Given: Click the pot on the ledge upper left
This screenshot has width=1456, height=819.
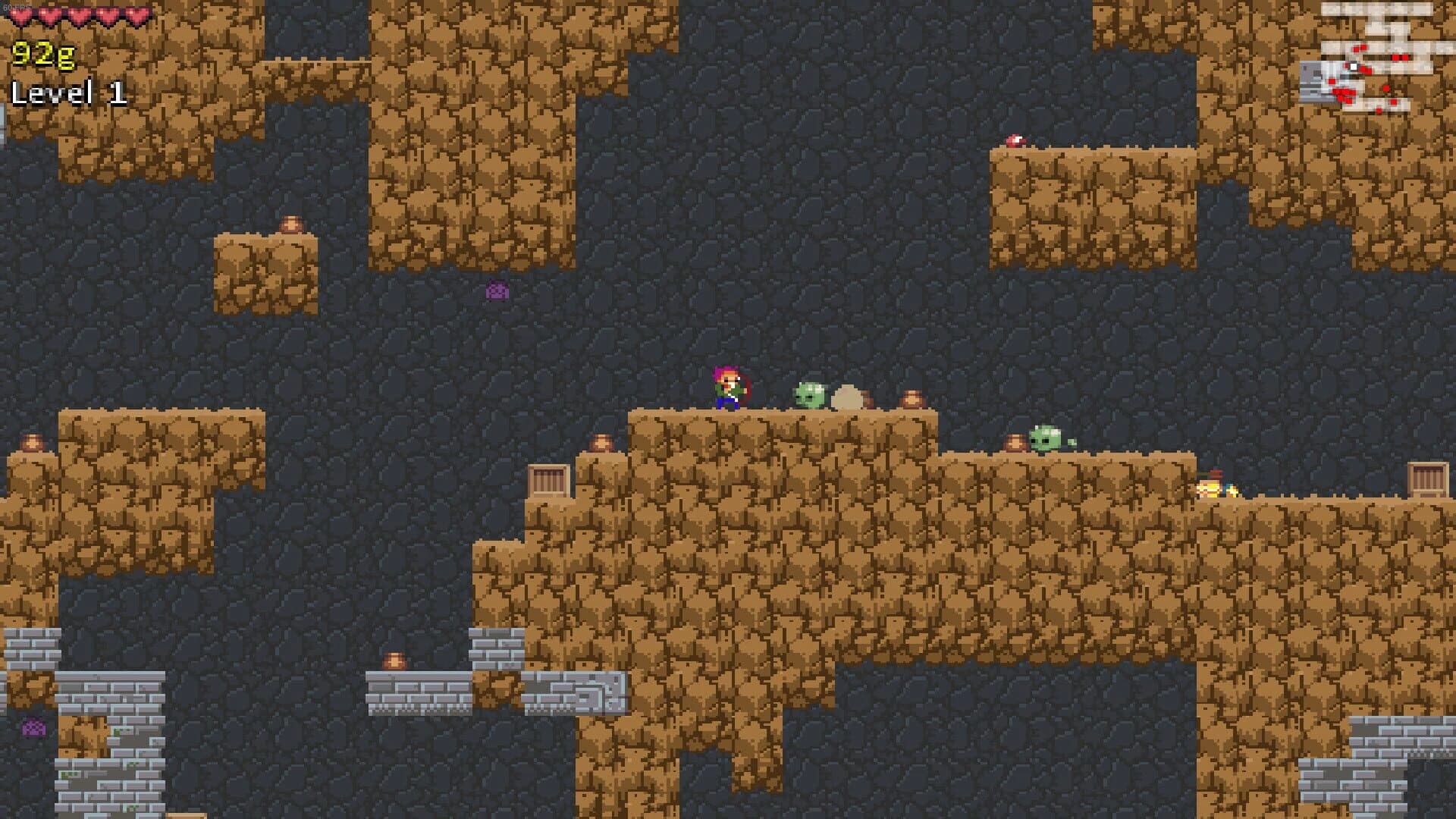Looking at the screenshot, I should click(291, 223).
